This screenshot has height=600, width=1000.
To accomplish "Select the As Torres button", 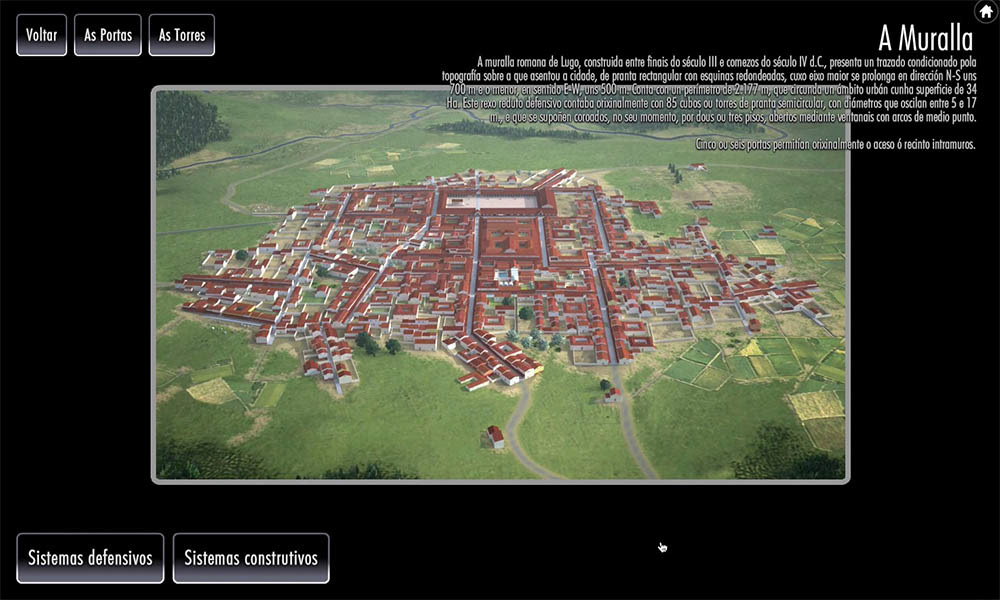I will coord(182,35).
